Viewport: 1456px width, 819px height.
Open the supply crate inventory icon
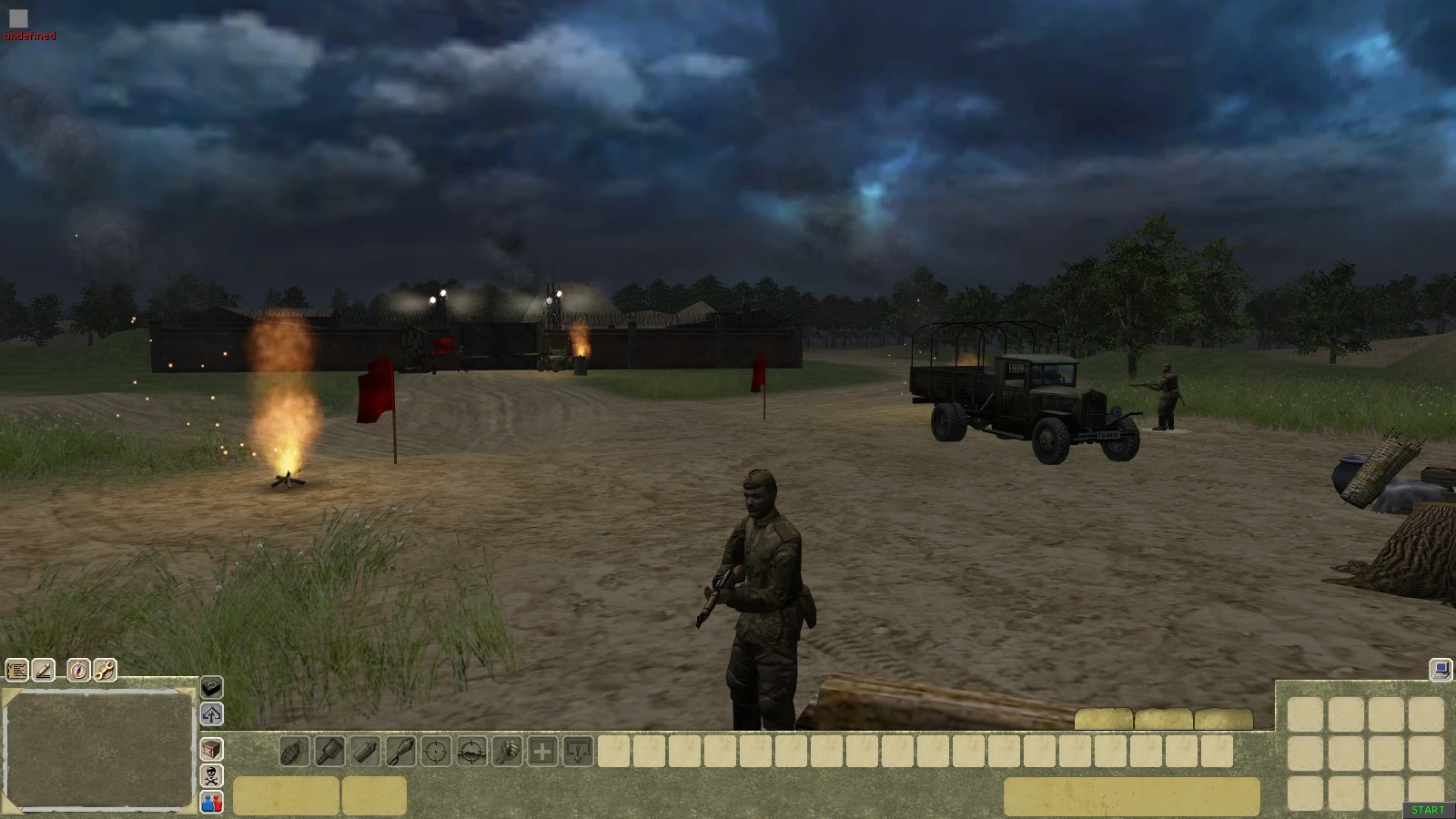(211, 750)
